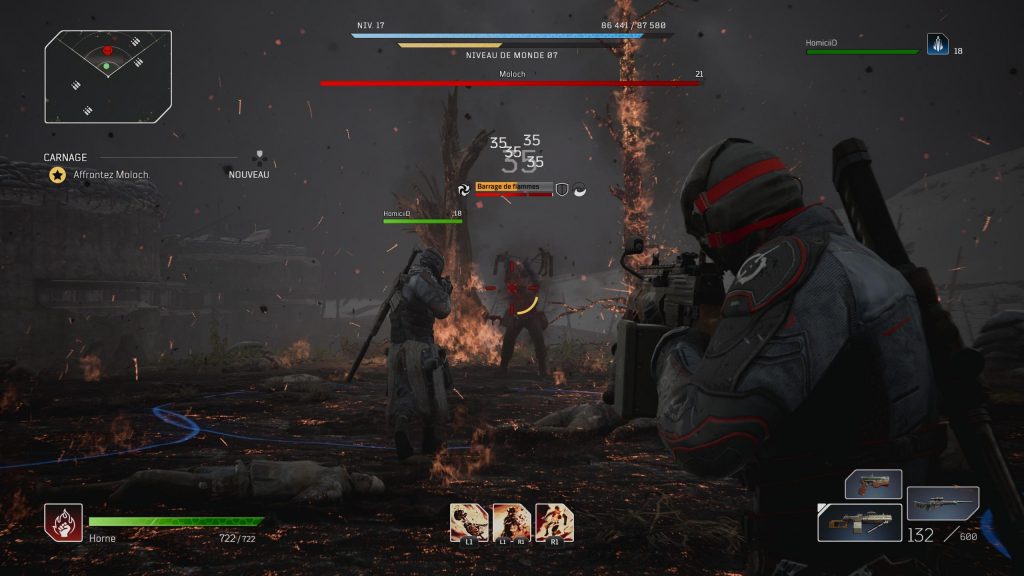Image resolution: width=1024 pixels, height=576 pixels.
Task: Activate the first ability labeled L1
Action: click(469, 522)
